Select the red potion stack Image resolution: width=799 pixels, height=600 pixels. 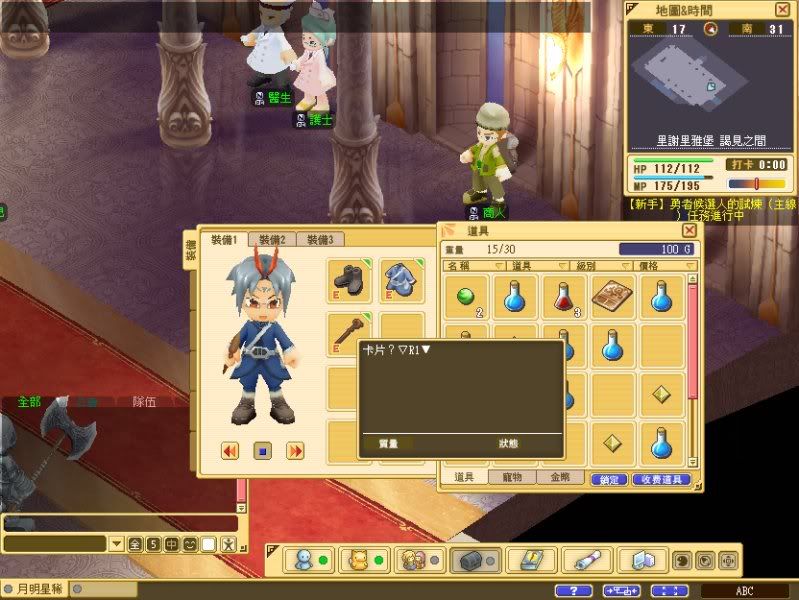click(x=563, y=297)
